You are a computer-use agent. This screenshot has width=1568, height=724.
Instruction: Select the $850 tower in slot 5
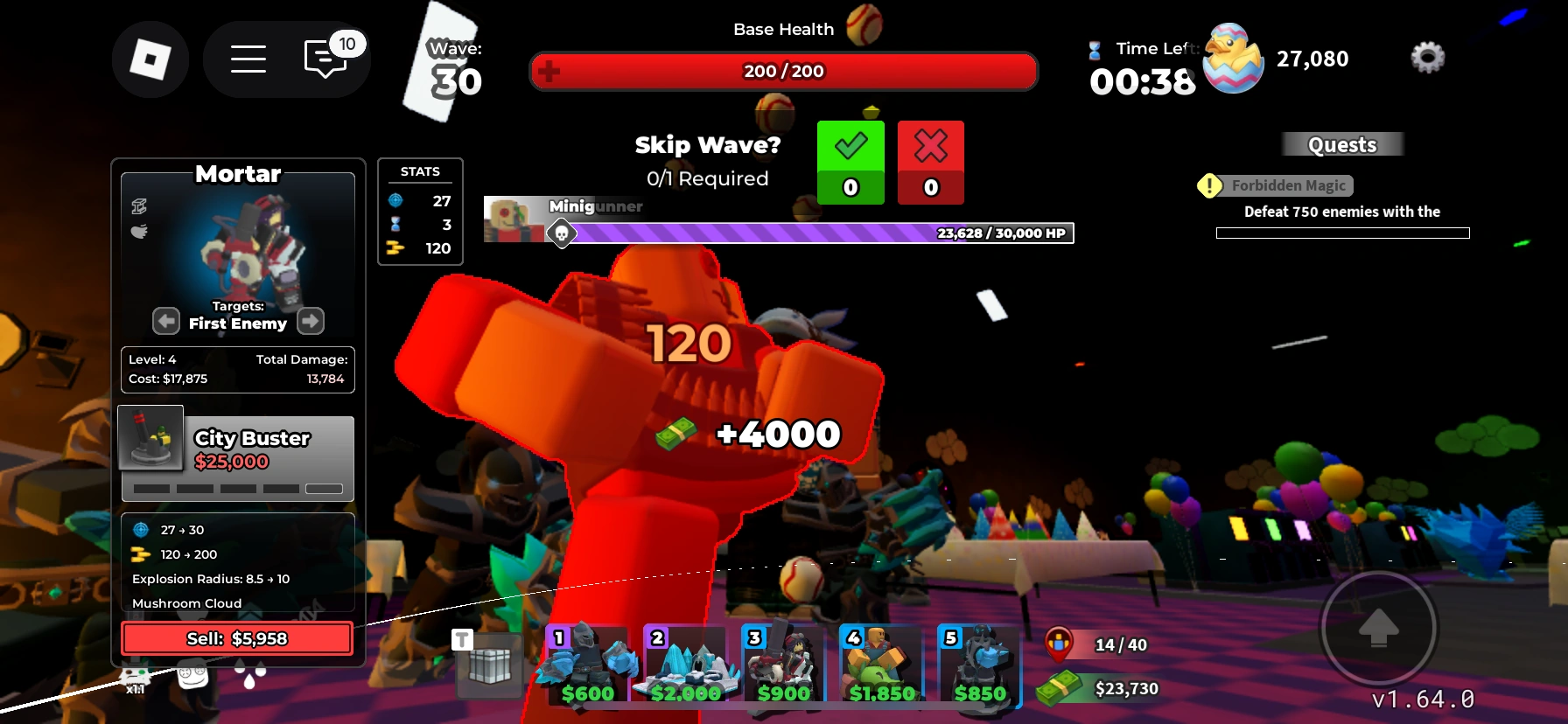981,666
